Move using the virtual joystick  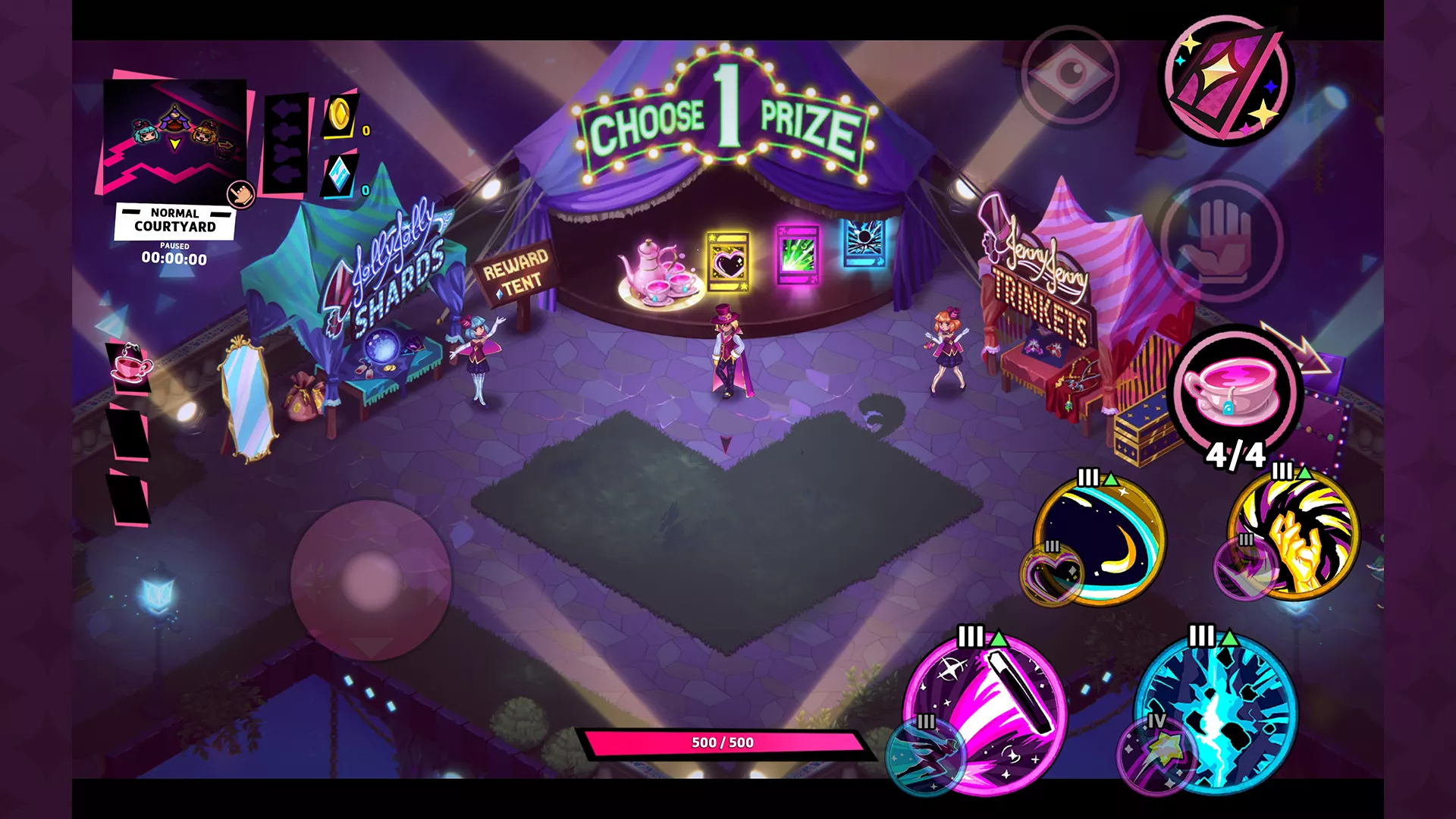click(371, 580)
